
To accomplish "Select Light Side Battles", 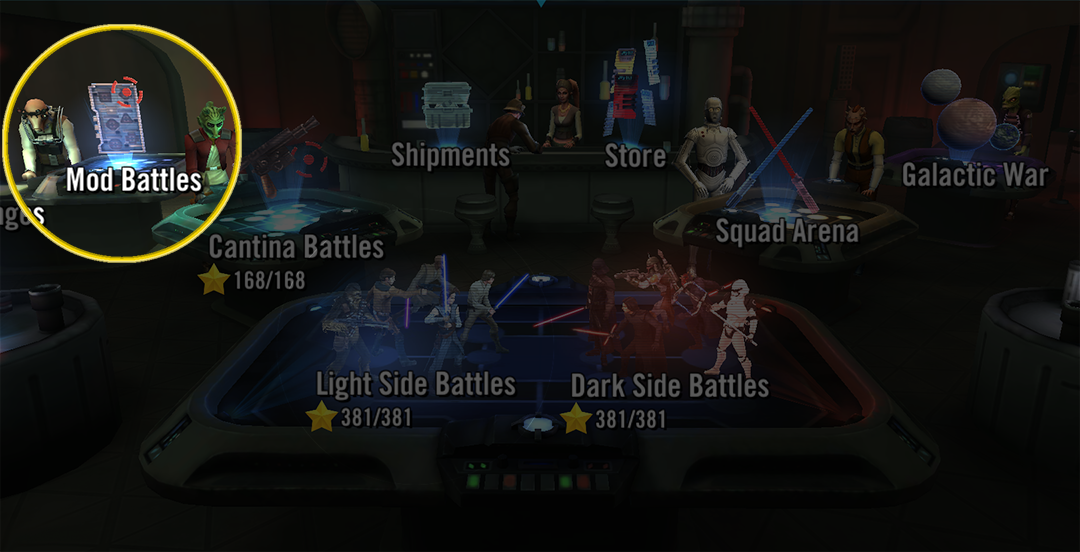I will pyautogui.click(x=415, y=385).
